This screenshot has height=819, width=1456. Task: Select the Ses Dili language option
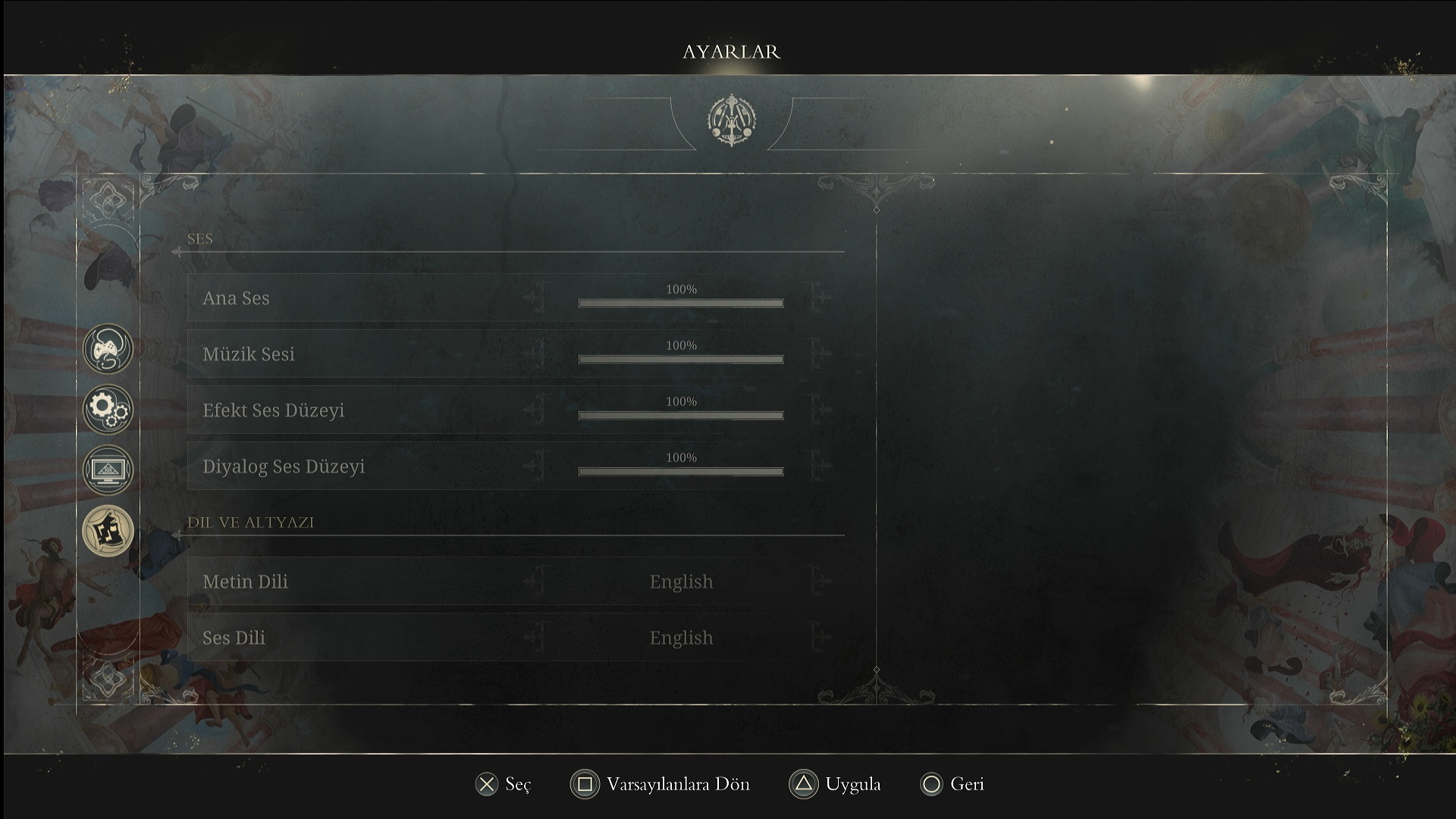click(680, 638)
